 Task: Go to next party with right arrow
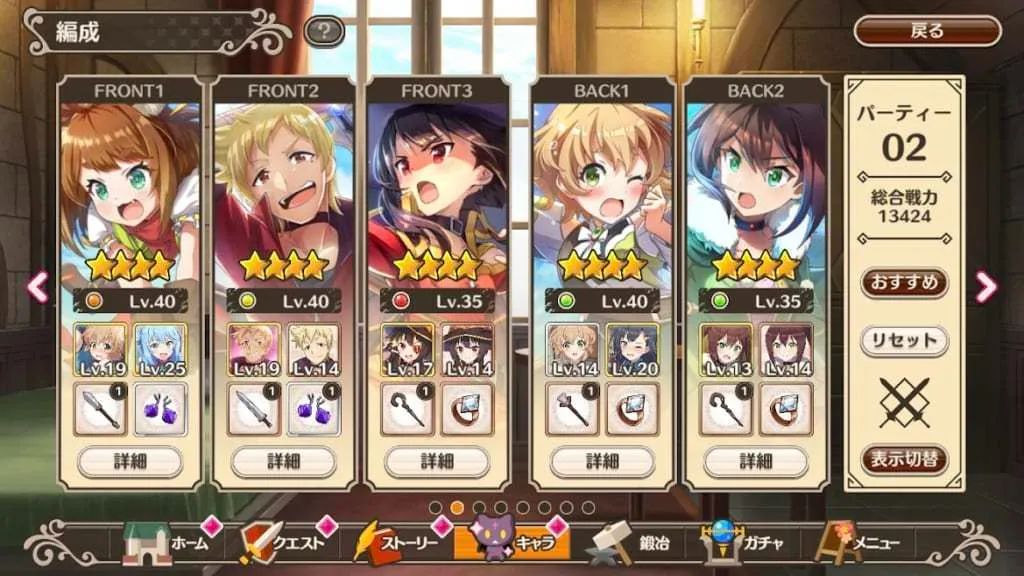[986, 287]
